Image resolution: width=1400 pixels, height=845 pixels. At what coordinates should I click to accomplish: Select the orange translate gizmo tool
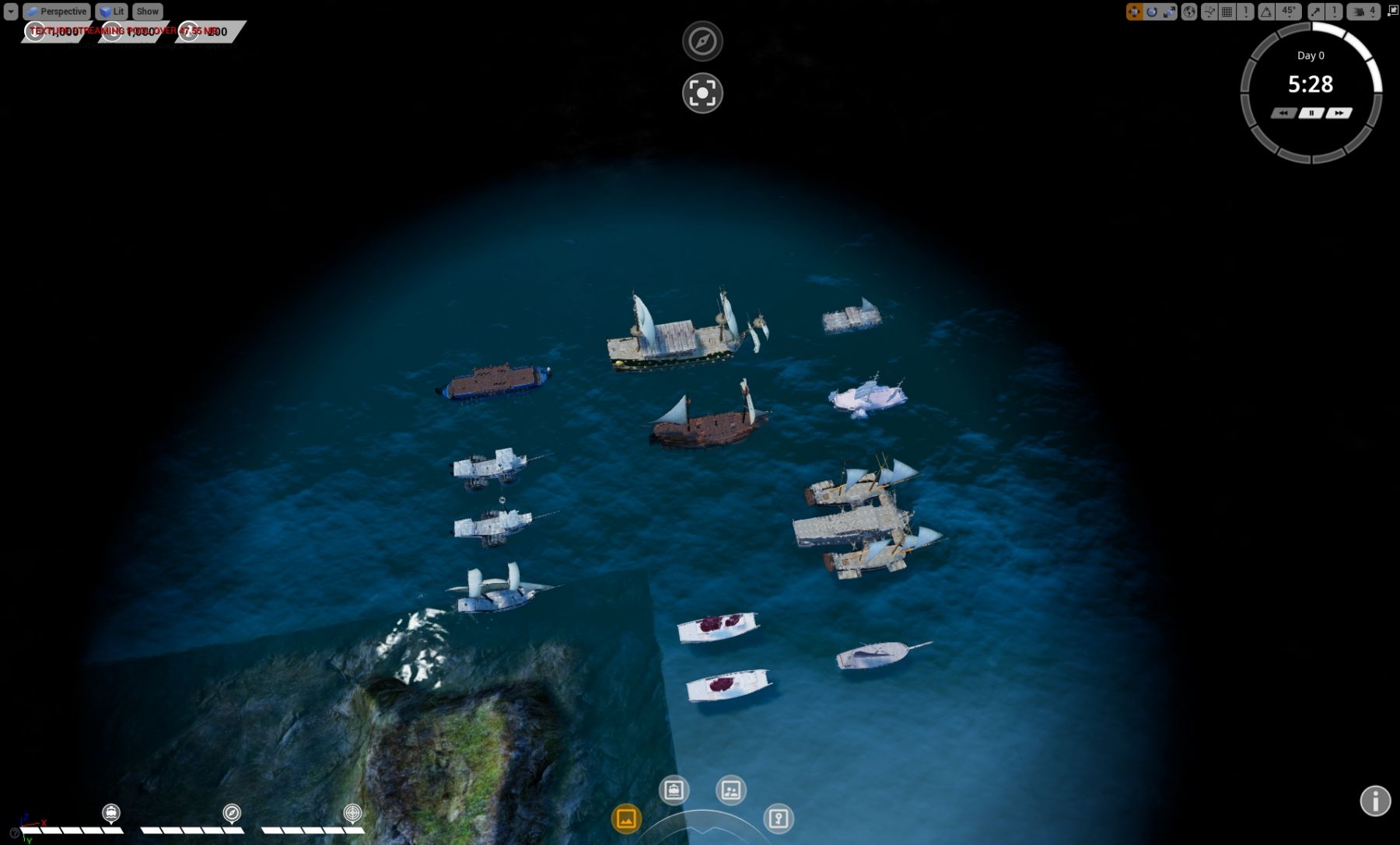click(1134, 12)
